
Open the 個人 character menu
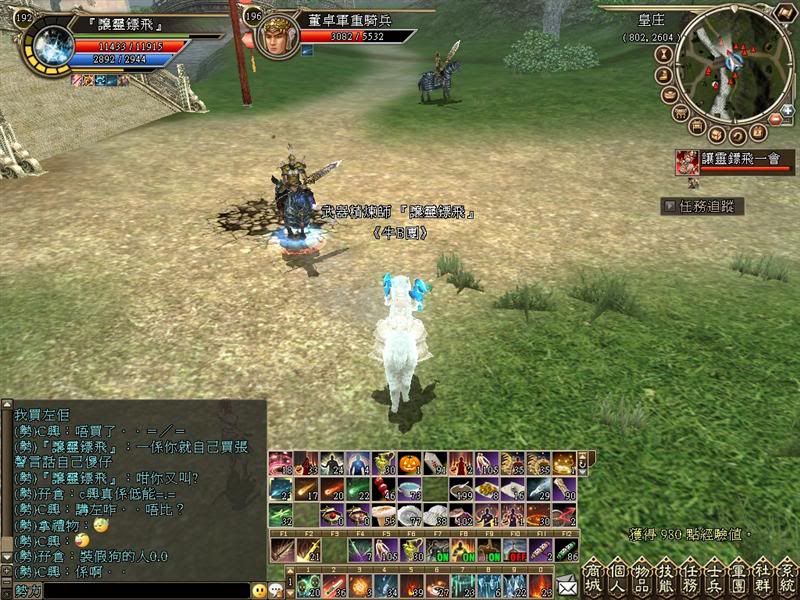tap(616, 574)
